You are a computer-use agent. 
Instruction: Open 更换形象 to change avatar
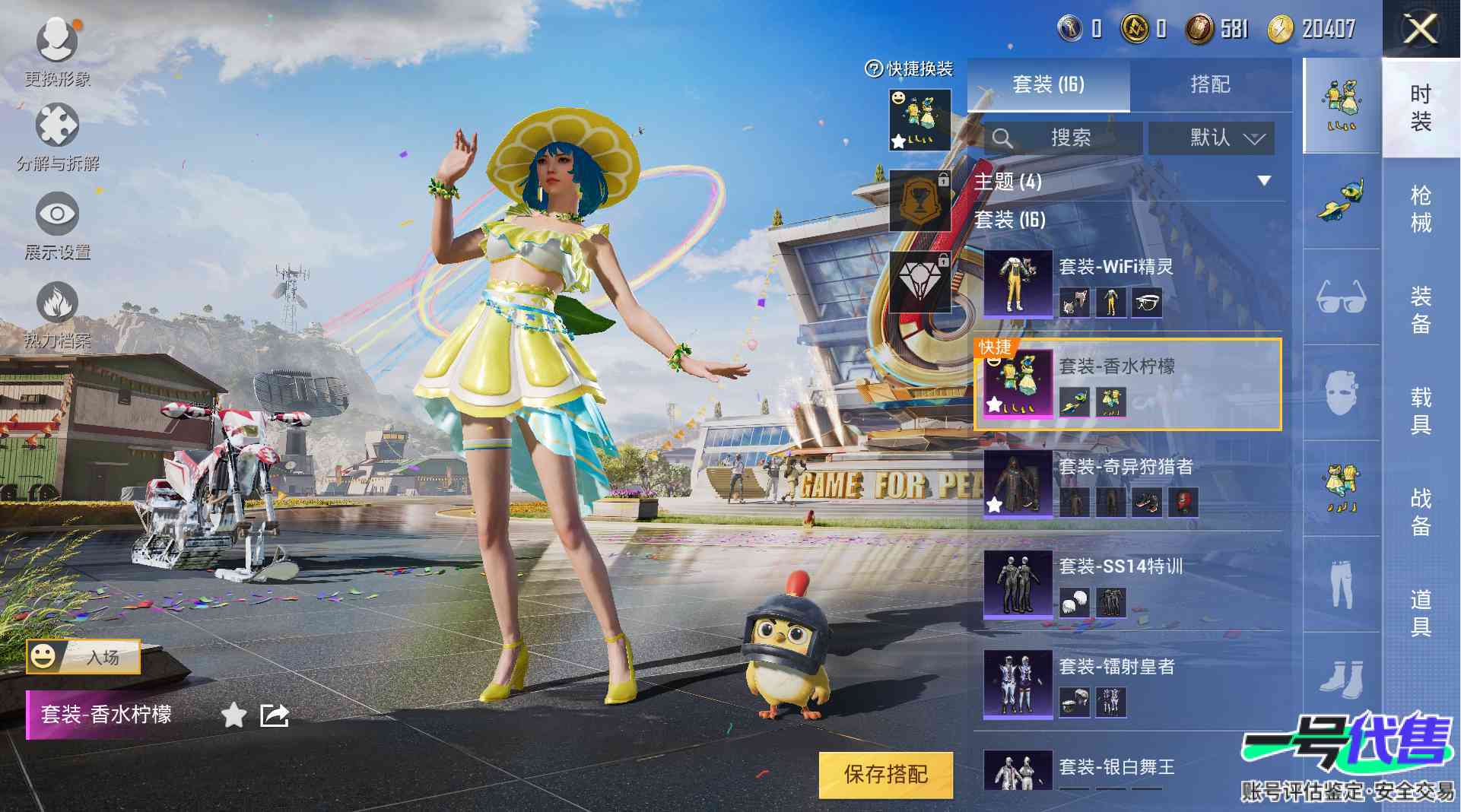57,49
